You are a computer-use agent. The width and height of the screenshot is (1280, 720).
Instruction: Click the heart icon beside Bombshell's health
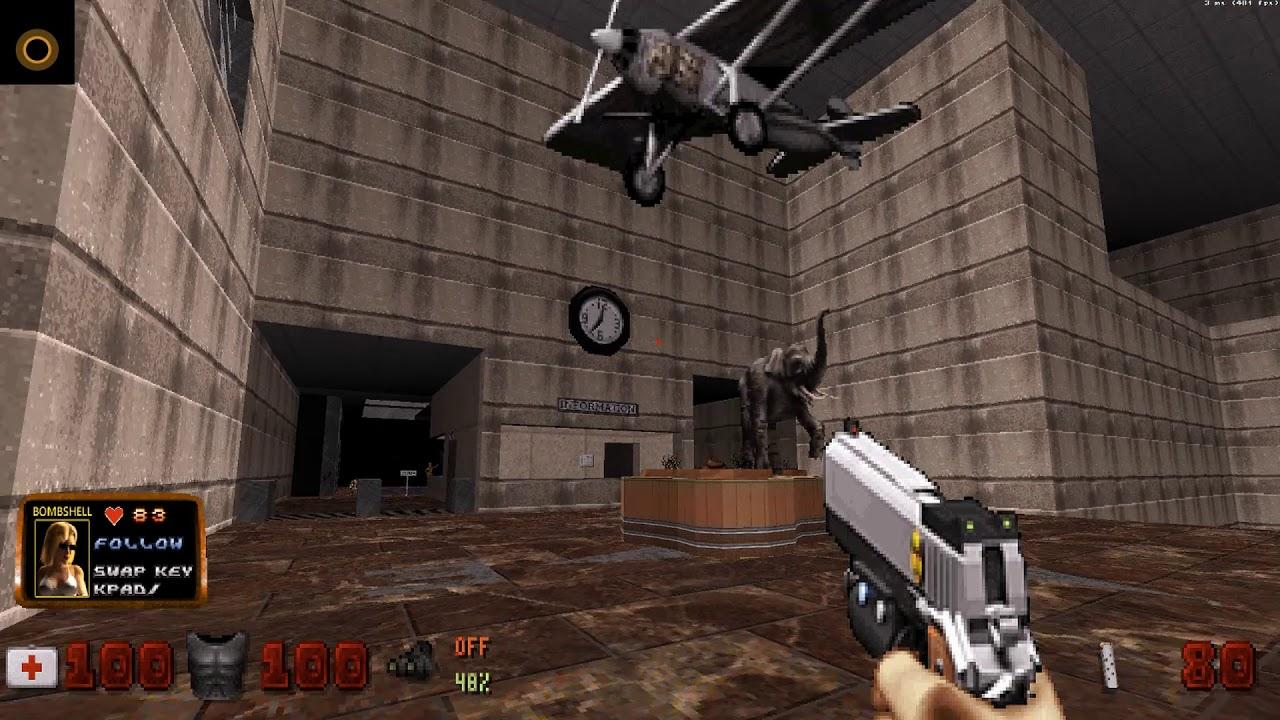pyautogui.click(x=115, y=515)
